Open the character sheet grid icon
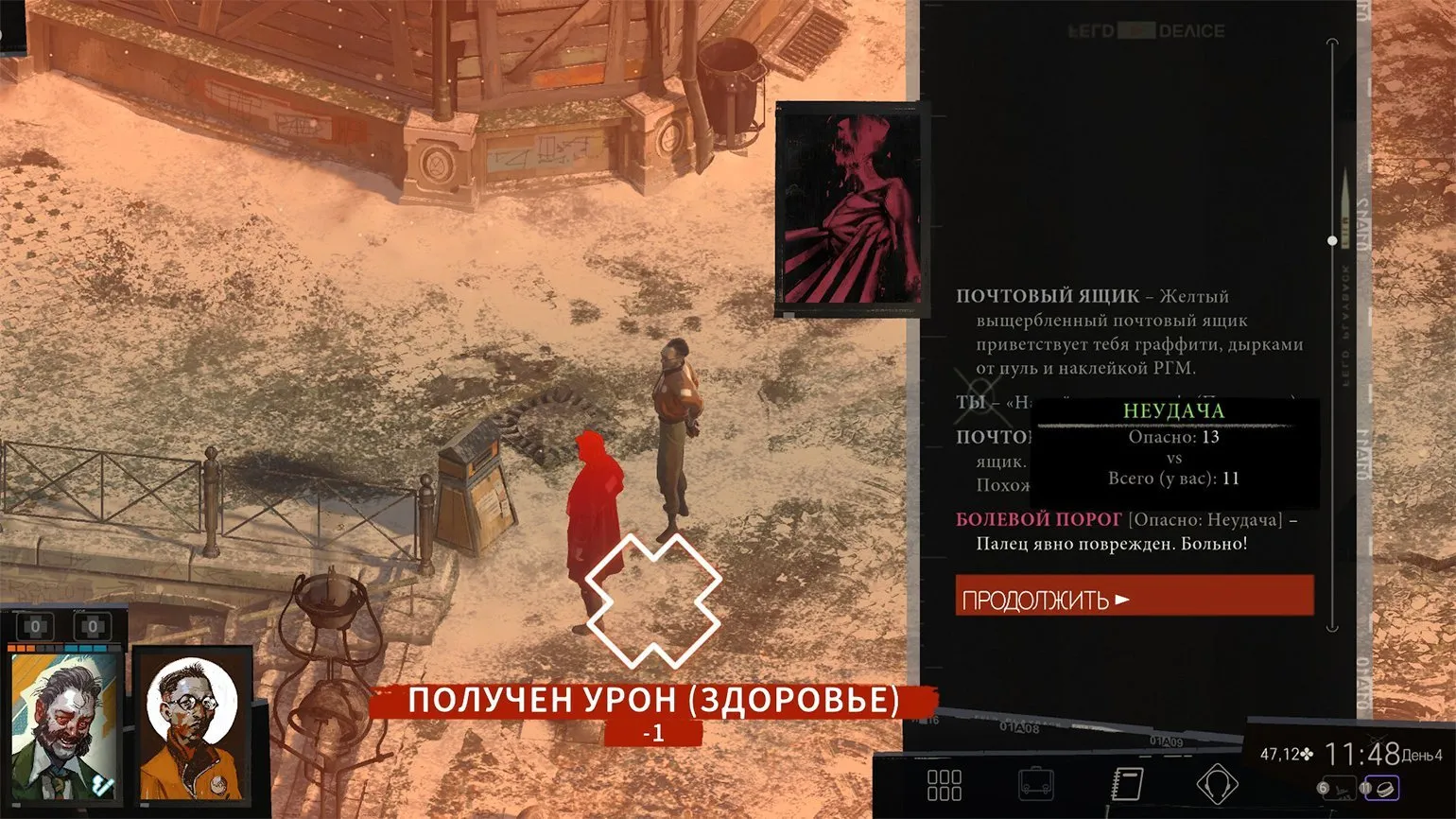The height and width of the screenshot is (819, 1456). point(944,784)
